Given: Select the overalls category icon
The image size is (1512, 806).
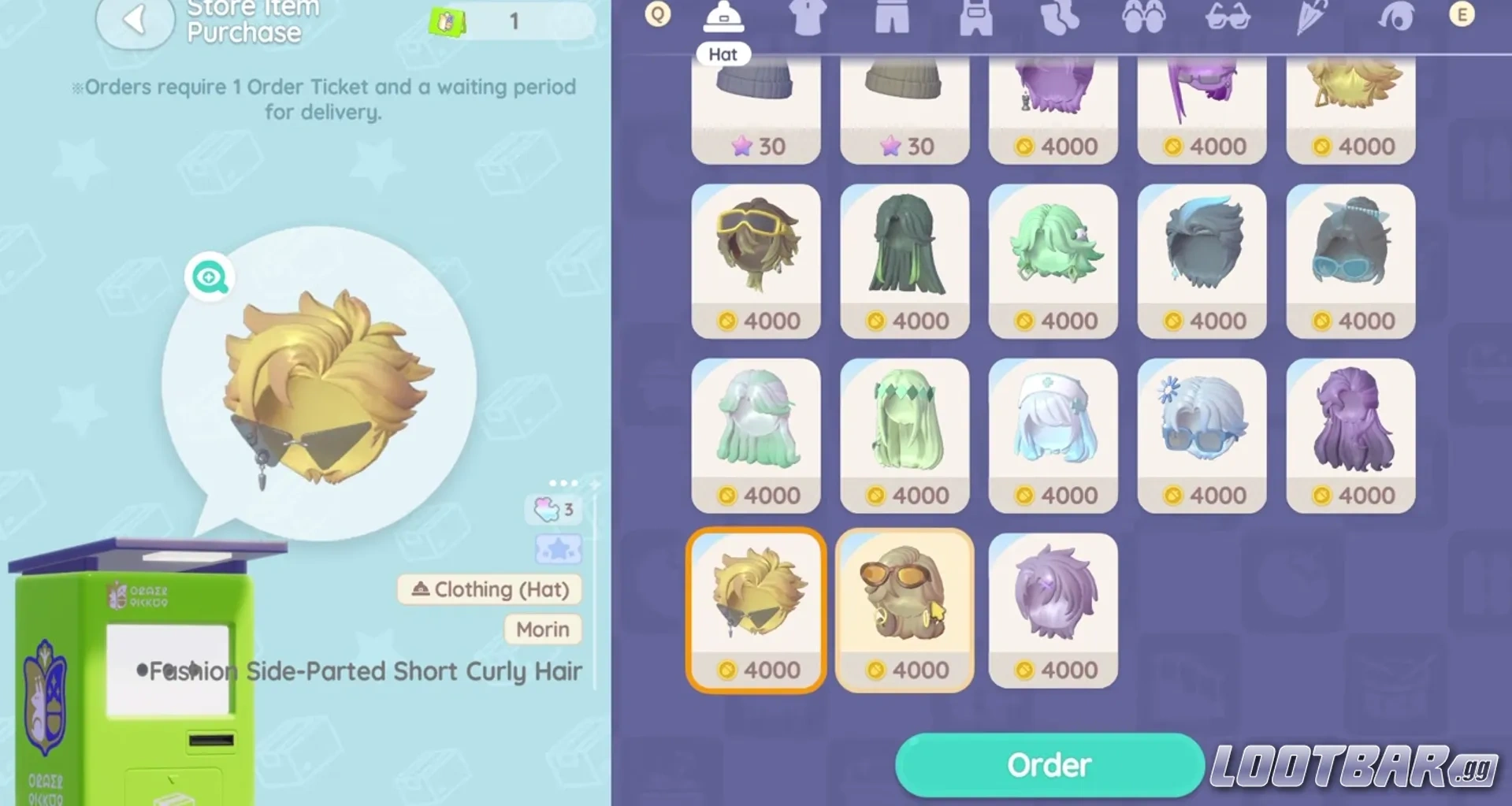Looking at the screenshot, I should [975, 17].
